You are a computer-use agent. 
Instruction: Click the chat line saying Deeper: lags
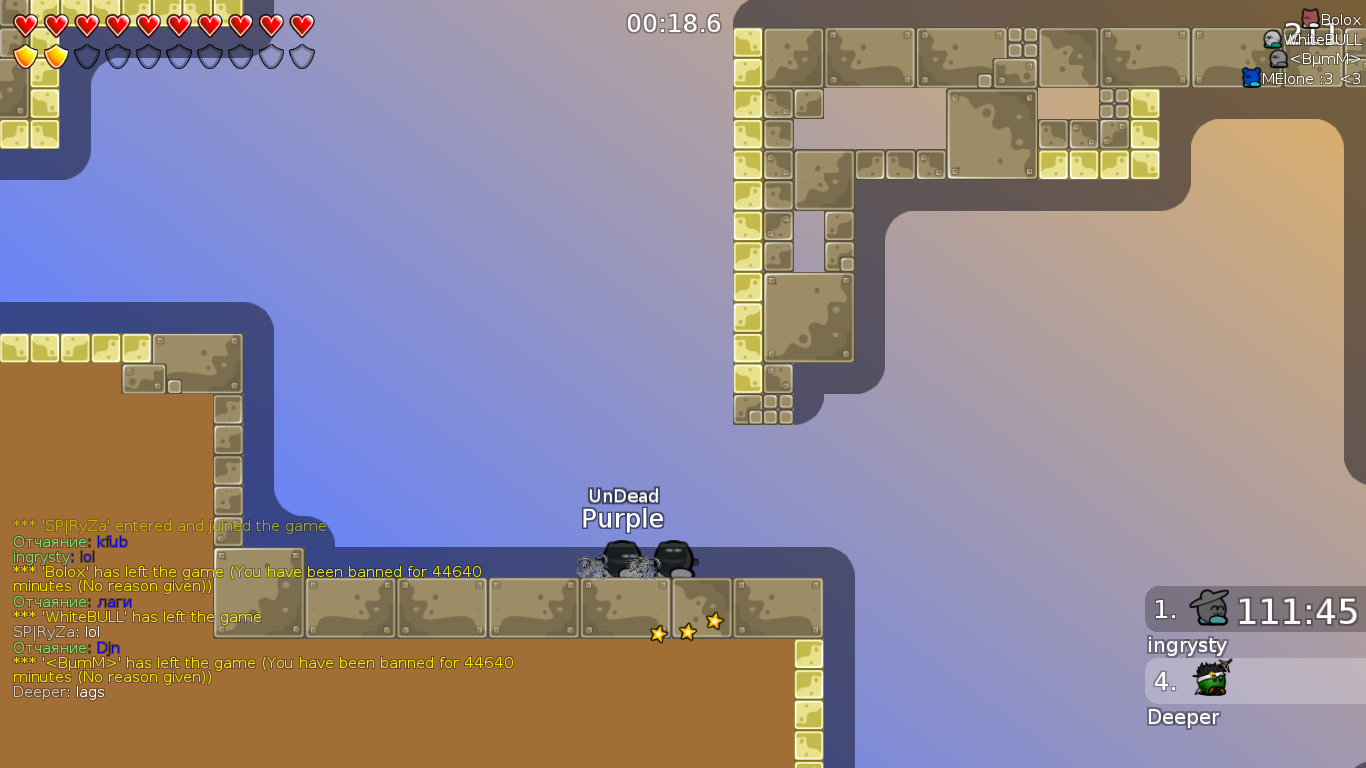pyautogui.click(x=59, y=691)
